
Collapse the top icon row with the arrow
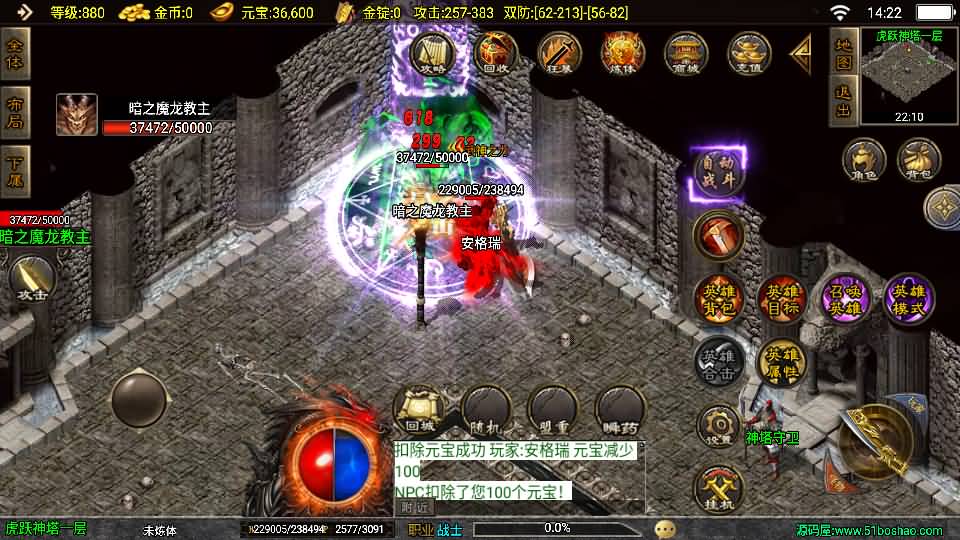[x=801, y=53]
